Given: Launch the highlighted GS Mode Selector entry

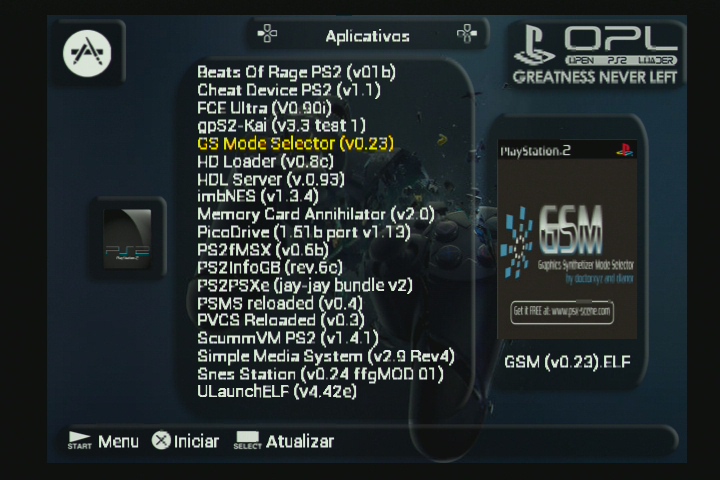Looking at the screenshot, I should [295, 144].
